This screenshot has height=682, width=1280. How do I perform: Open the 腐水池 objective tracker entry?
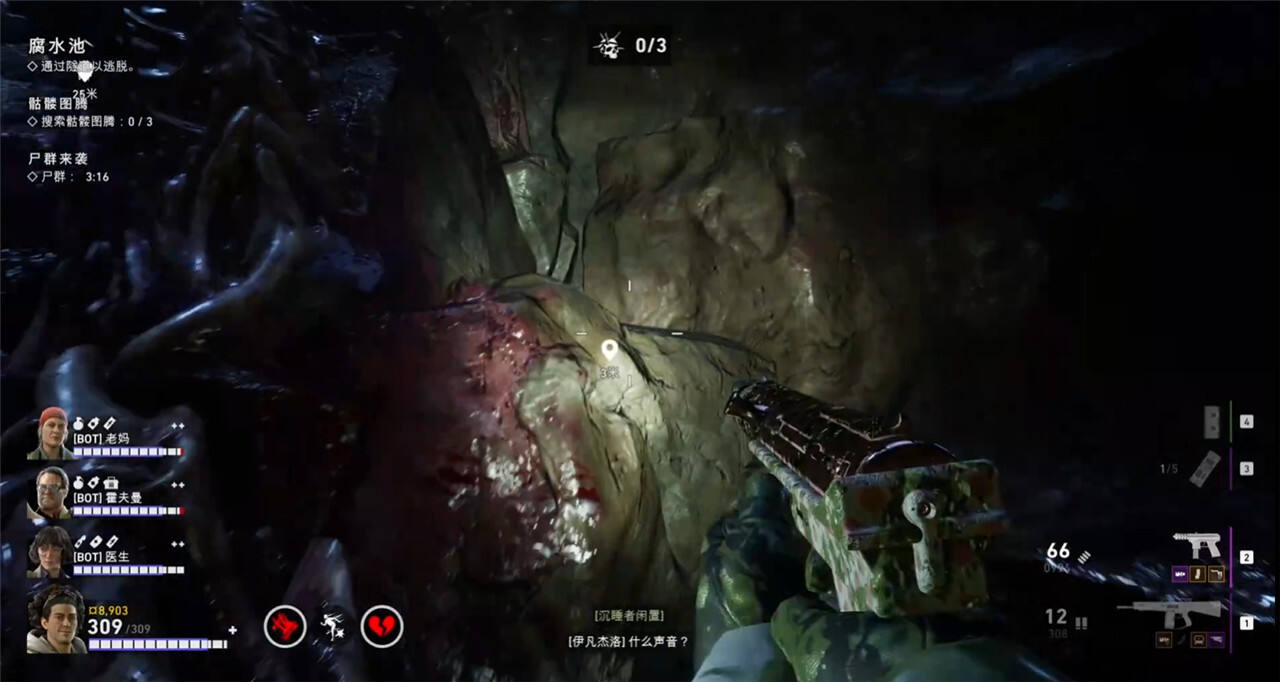point(57,46)
